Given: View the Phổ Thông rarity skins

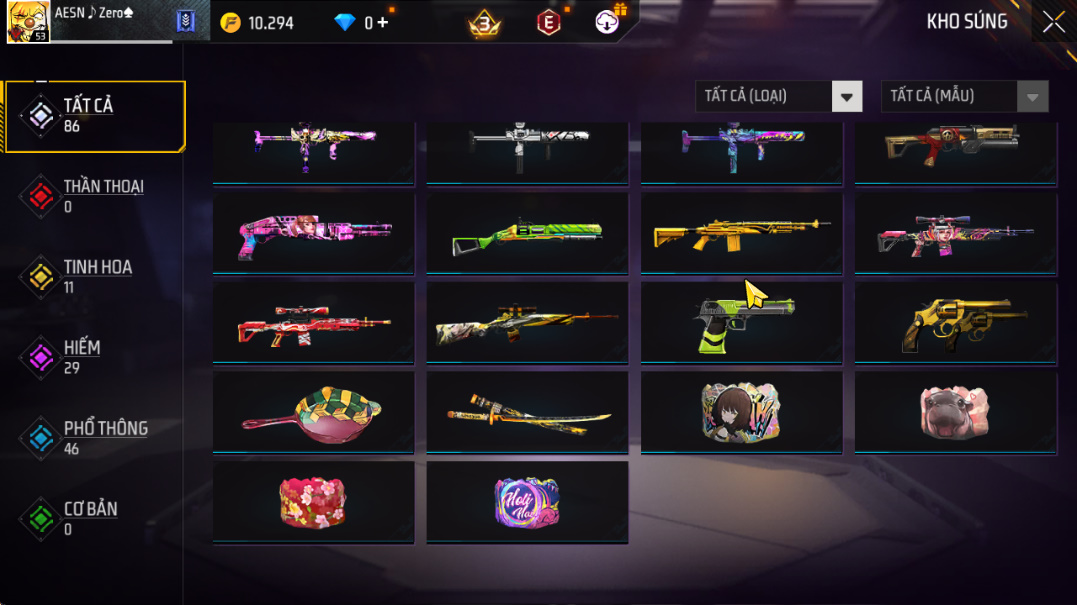Looking at the screenshot, I should (95, 438).
